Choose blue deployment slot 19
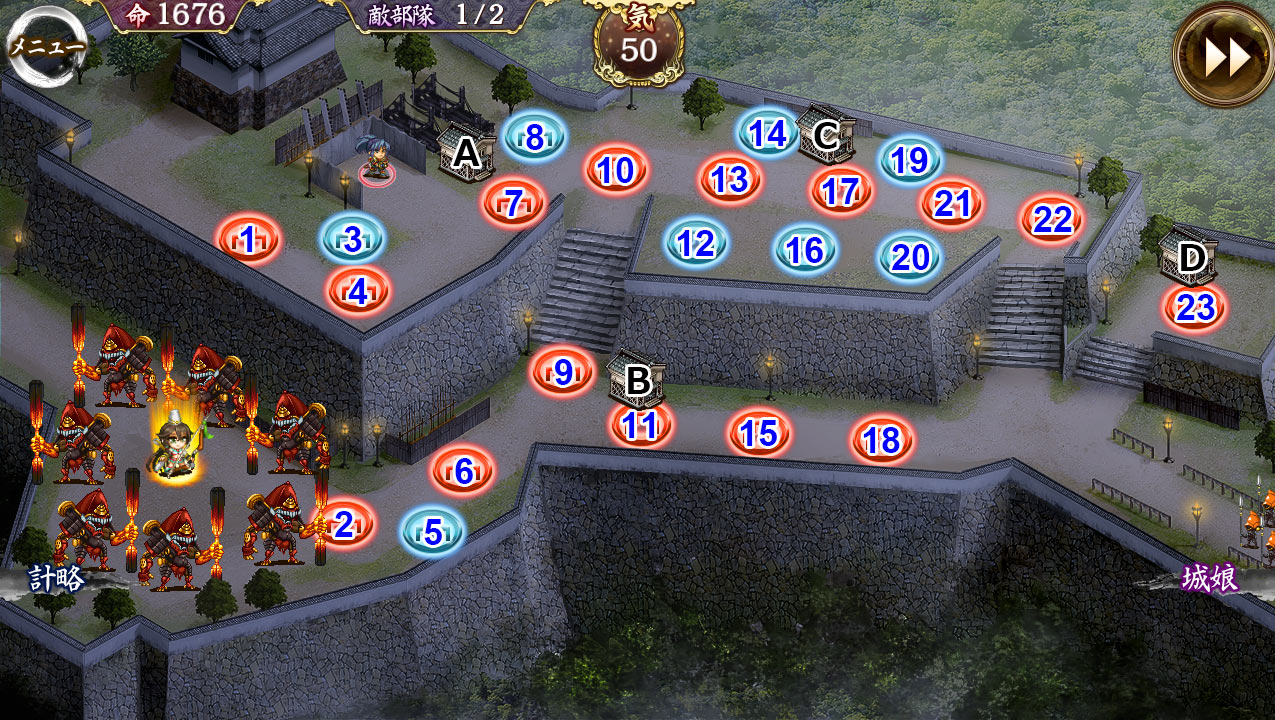The image size is (1275, 720). (x=910, y=160)
